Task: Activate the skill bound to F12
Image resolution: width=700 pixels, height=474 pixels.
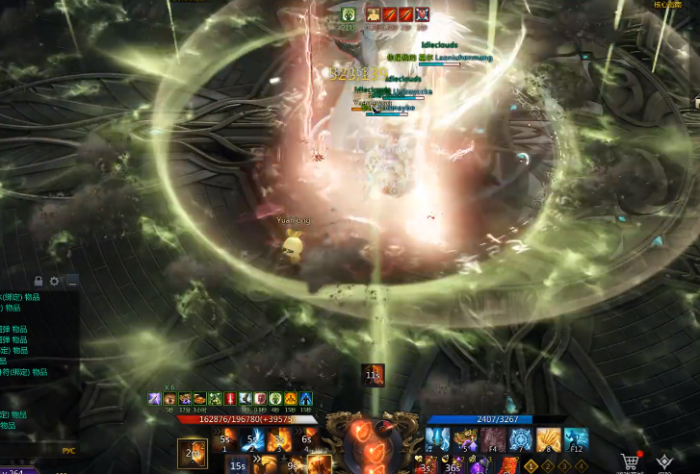Action: [x=576, y=439]
